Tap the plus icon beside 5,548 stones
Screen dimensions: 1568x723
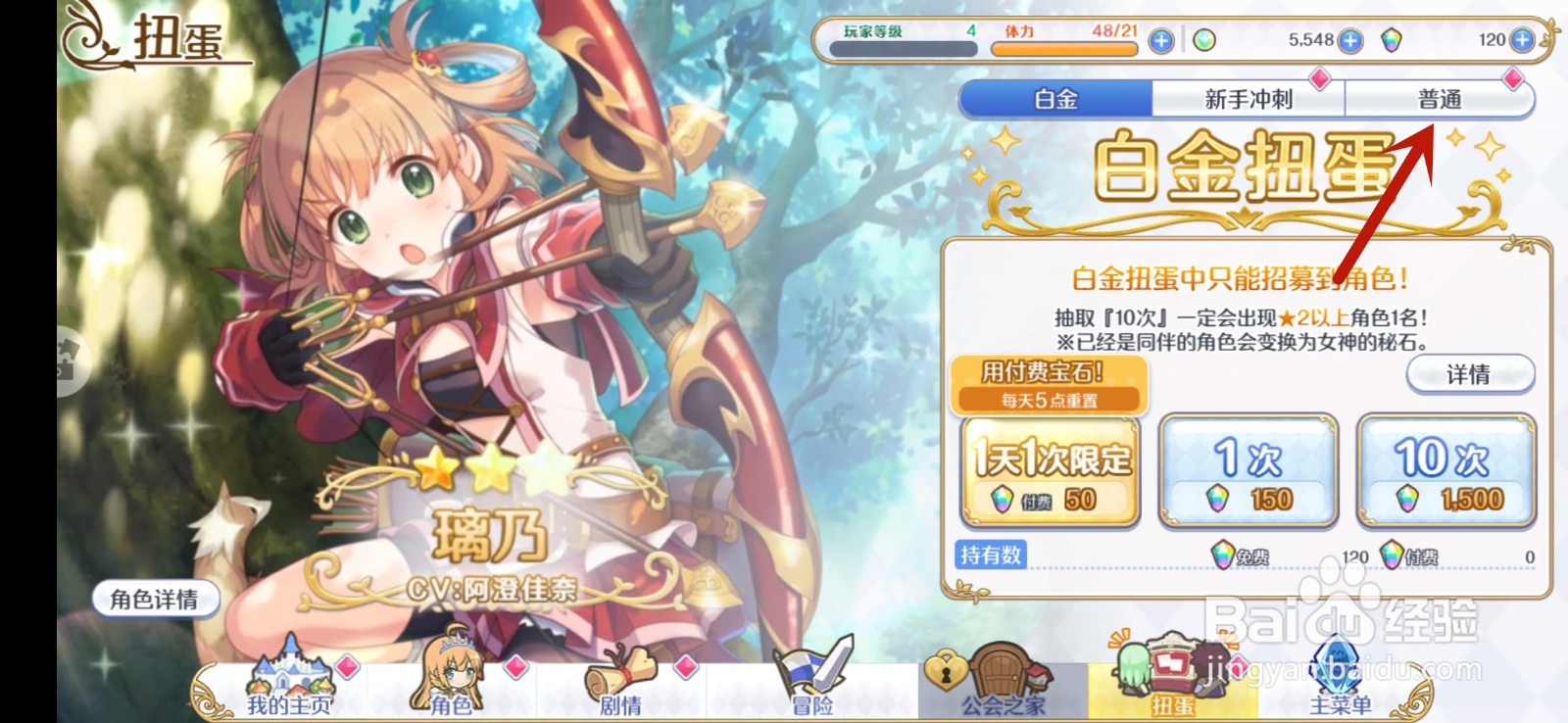pos(1352,40)
